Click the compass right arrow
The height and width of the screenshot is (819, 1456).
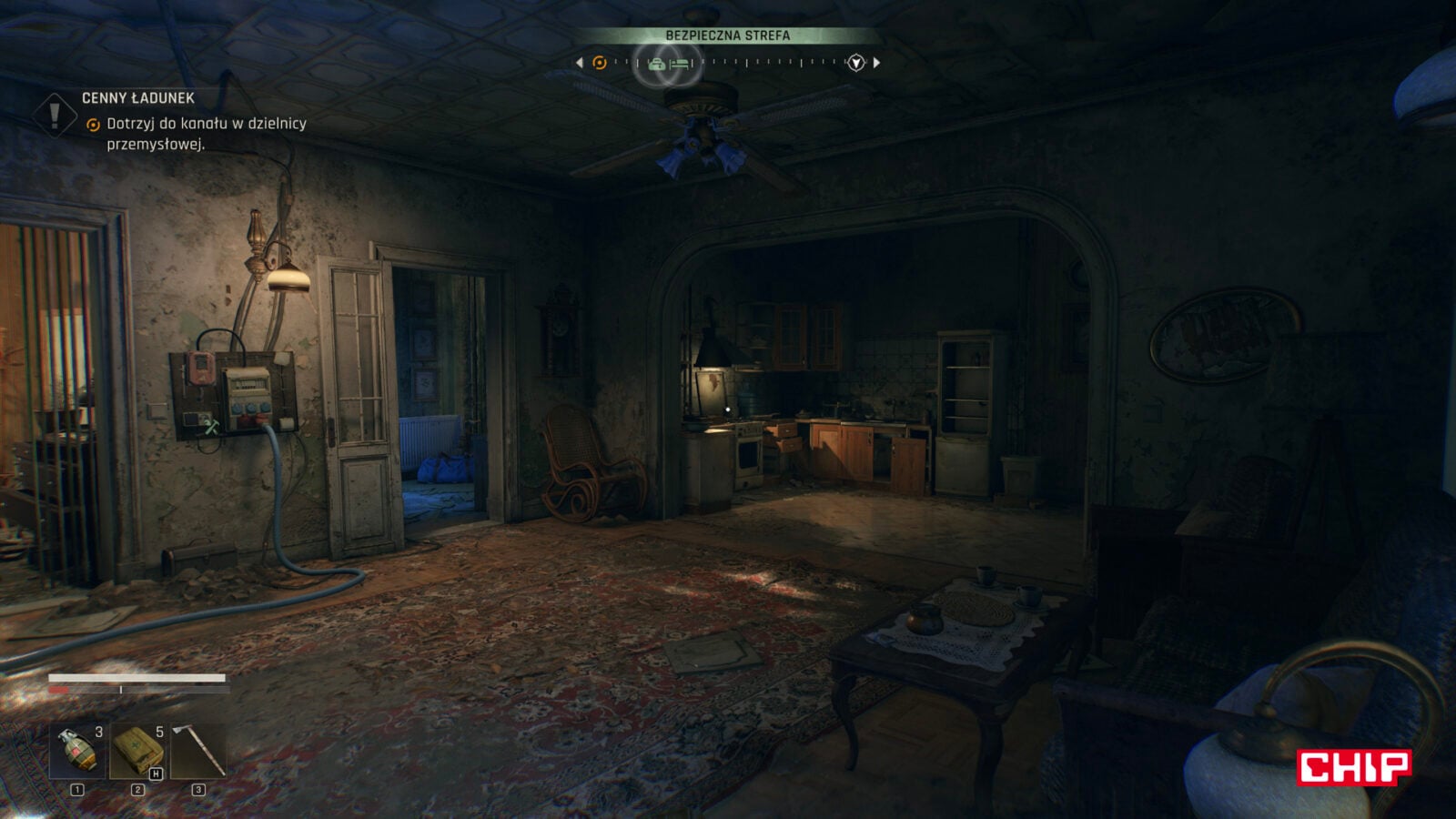click(876, 63)
